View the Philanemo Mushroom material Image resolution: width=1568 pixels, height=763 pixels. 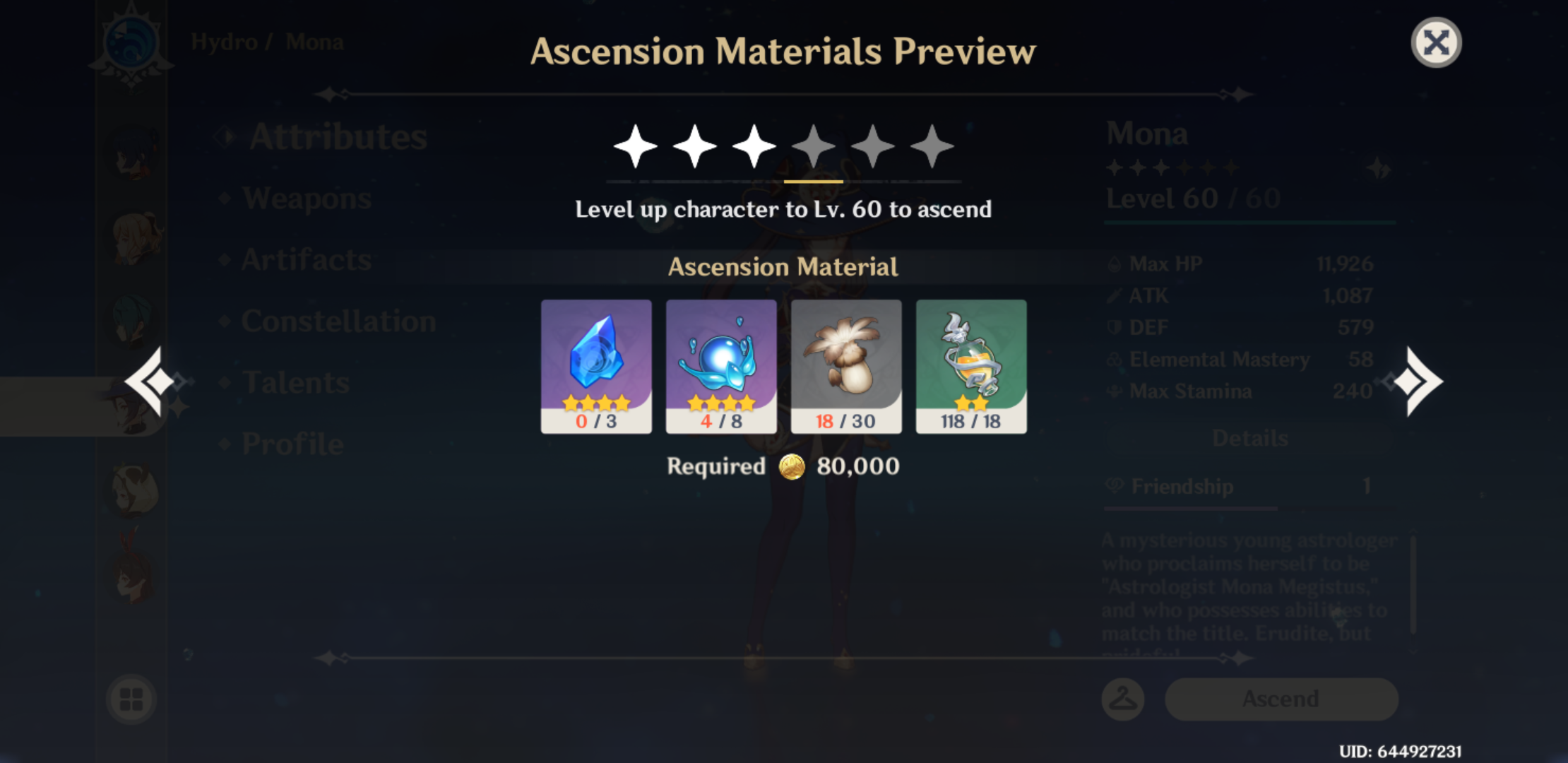pyautogui.click(x=845, y=366)
